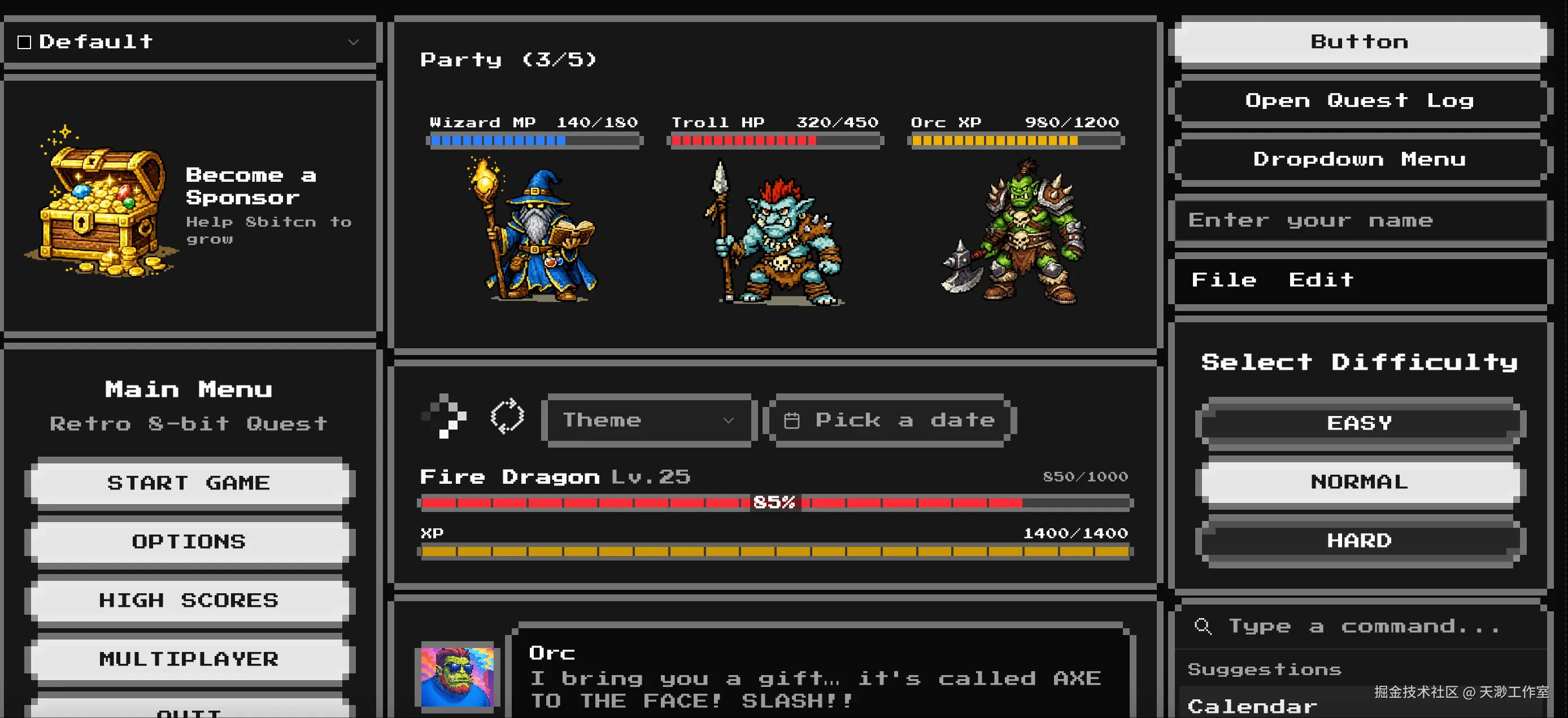Click the Open Quest Log button
Image resolution: width=1568 pixels, height=718 pixels.
click(x=1359, y=100)
